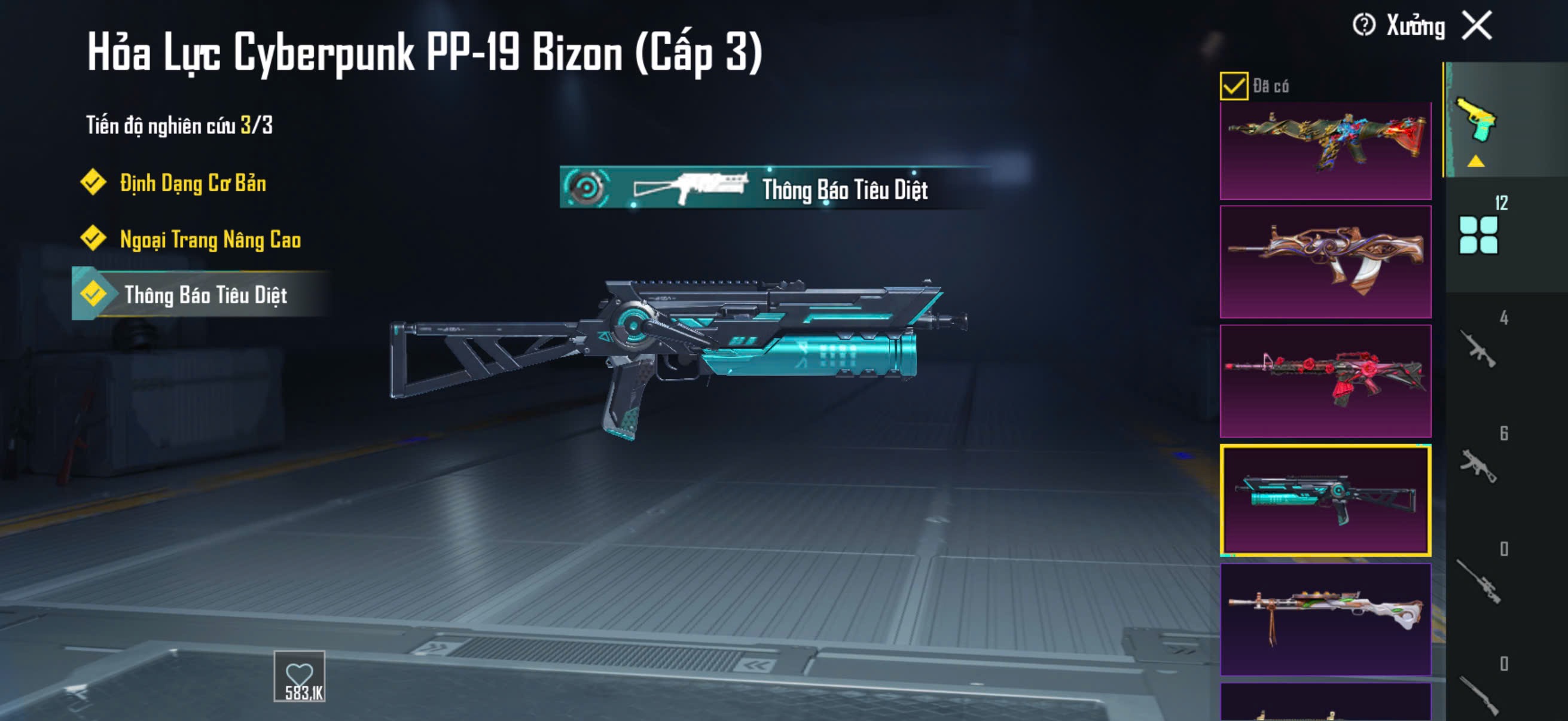This screenshot has width=1568, height=721.
Task: Open the shotgun category tab
Action: [1478, 693]
